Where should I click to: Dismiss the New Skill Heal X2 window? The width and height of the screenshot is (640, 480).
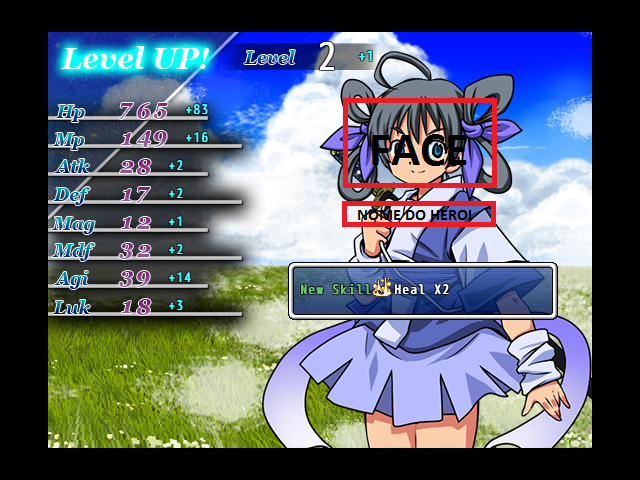pyautogui.click(x=422, y=290)
